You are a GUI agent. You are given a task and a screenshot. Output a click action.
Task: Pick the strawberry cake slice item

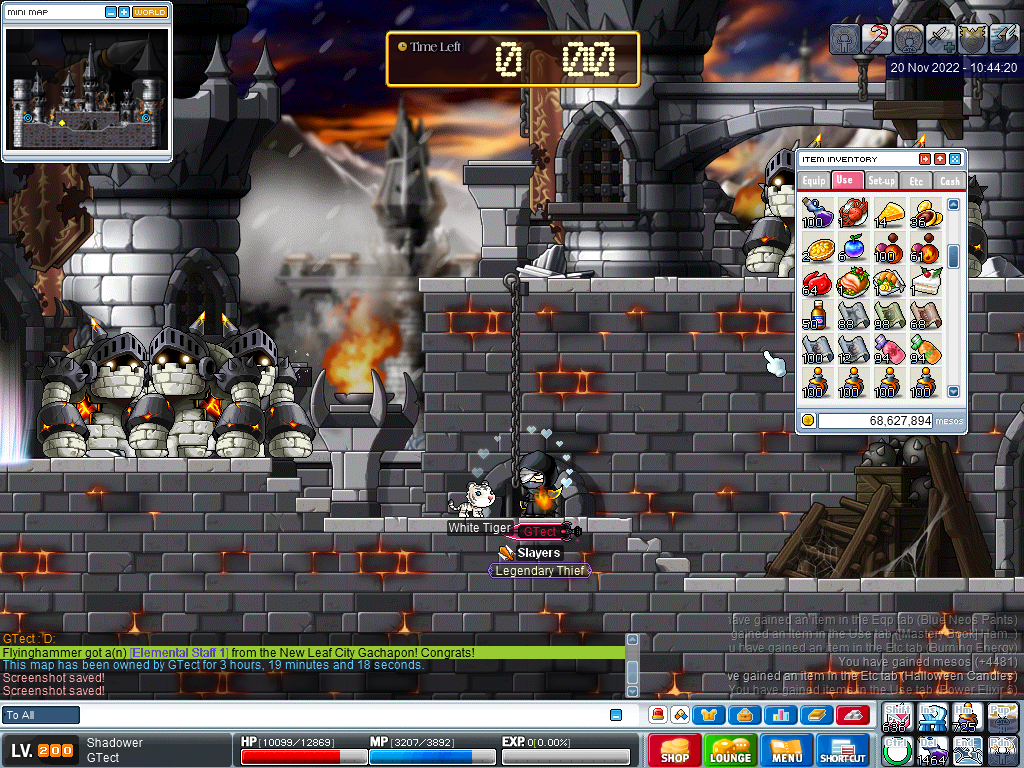[x=924, y=283]
